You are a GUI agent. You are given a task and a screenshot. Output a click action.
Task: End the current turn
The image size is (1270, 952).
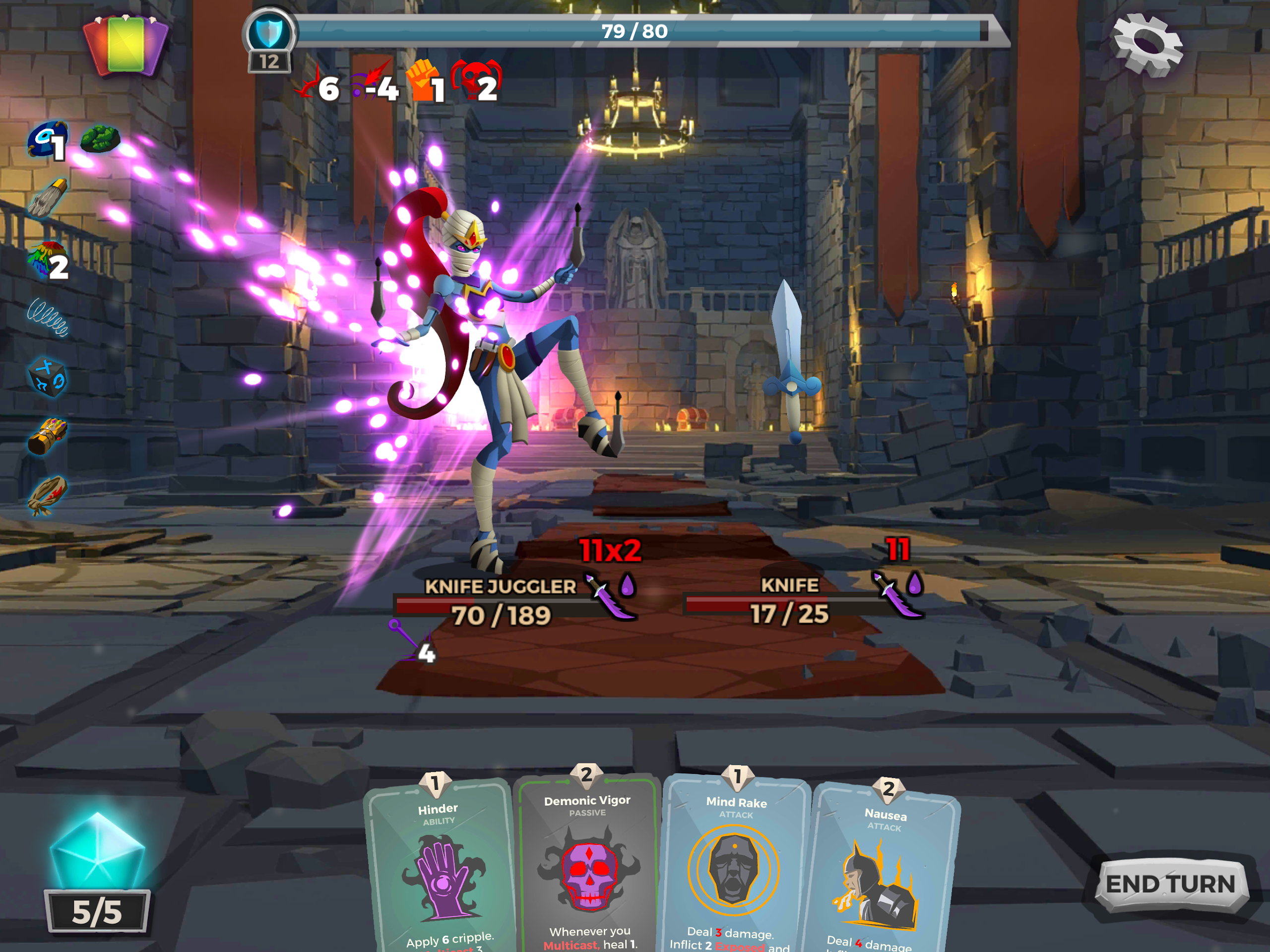tap(1171, 884)
